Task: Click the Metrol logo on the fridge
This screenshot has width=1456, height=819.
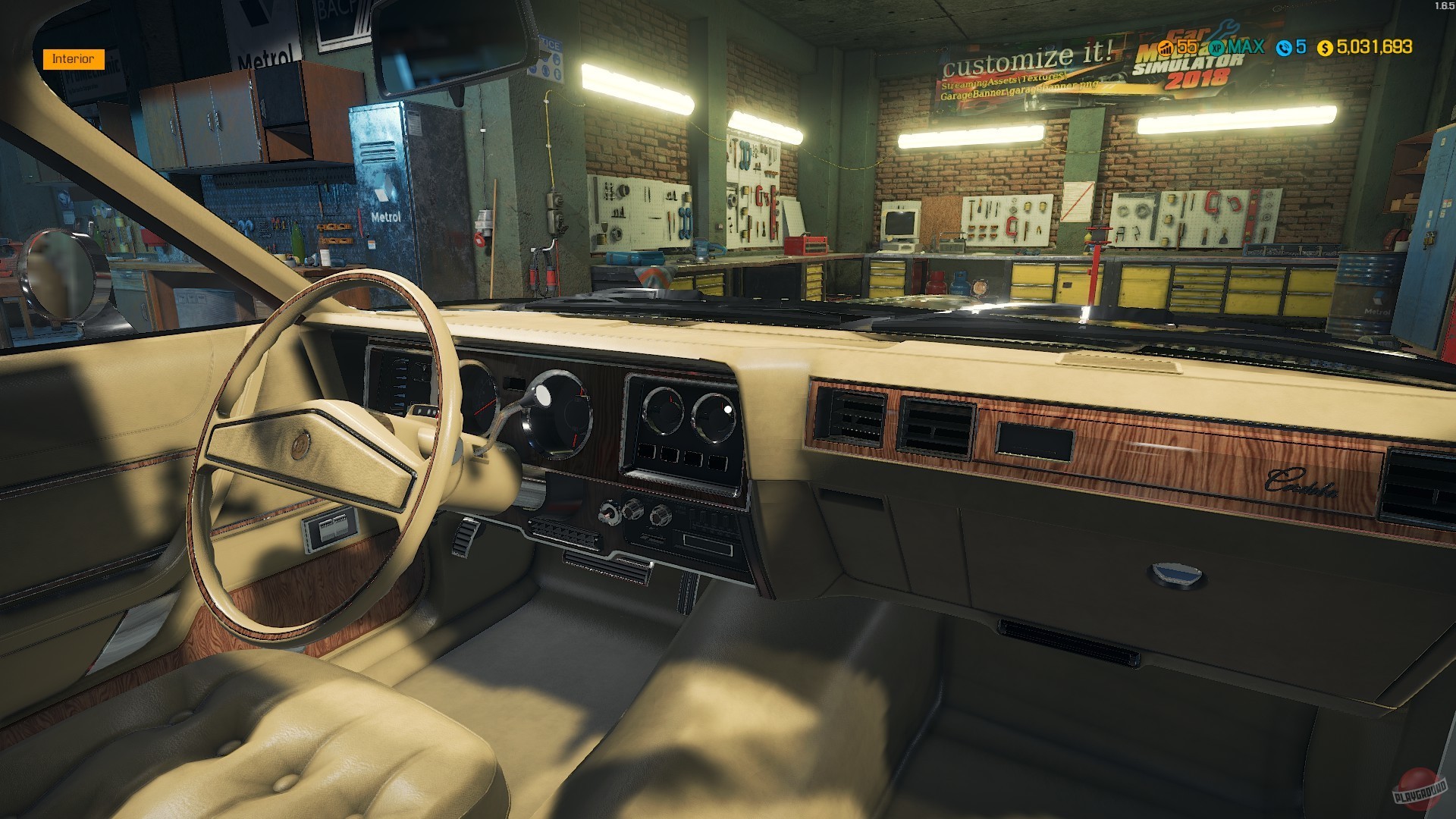Action: click(387, 216)
